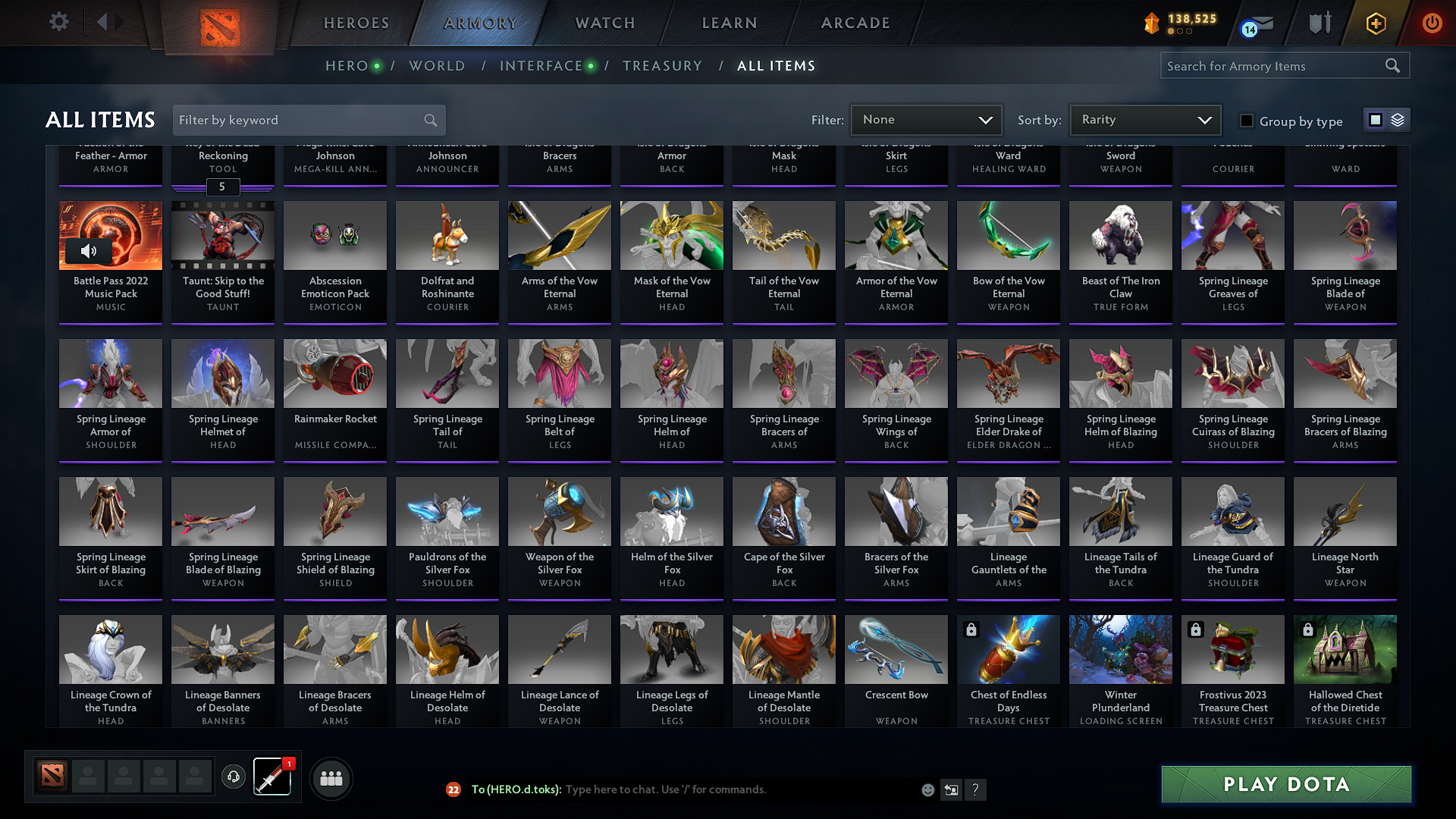
Task: Enable the Group by type checkbox
Action: pyautogui.click(x=1246, y=120)
